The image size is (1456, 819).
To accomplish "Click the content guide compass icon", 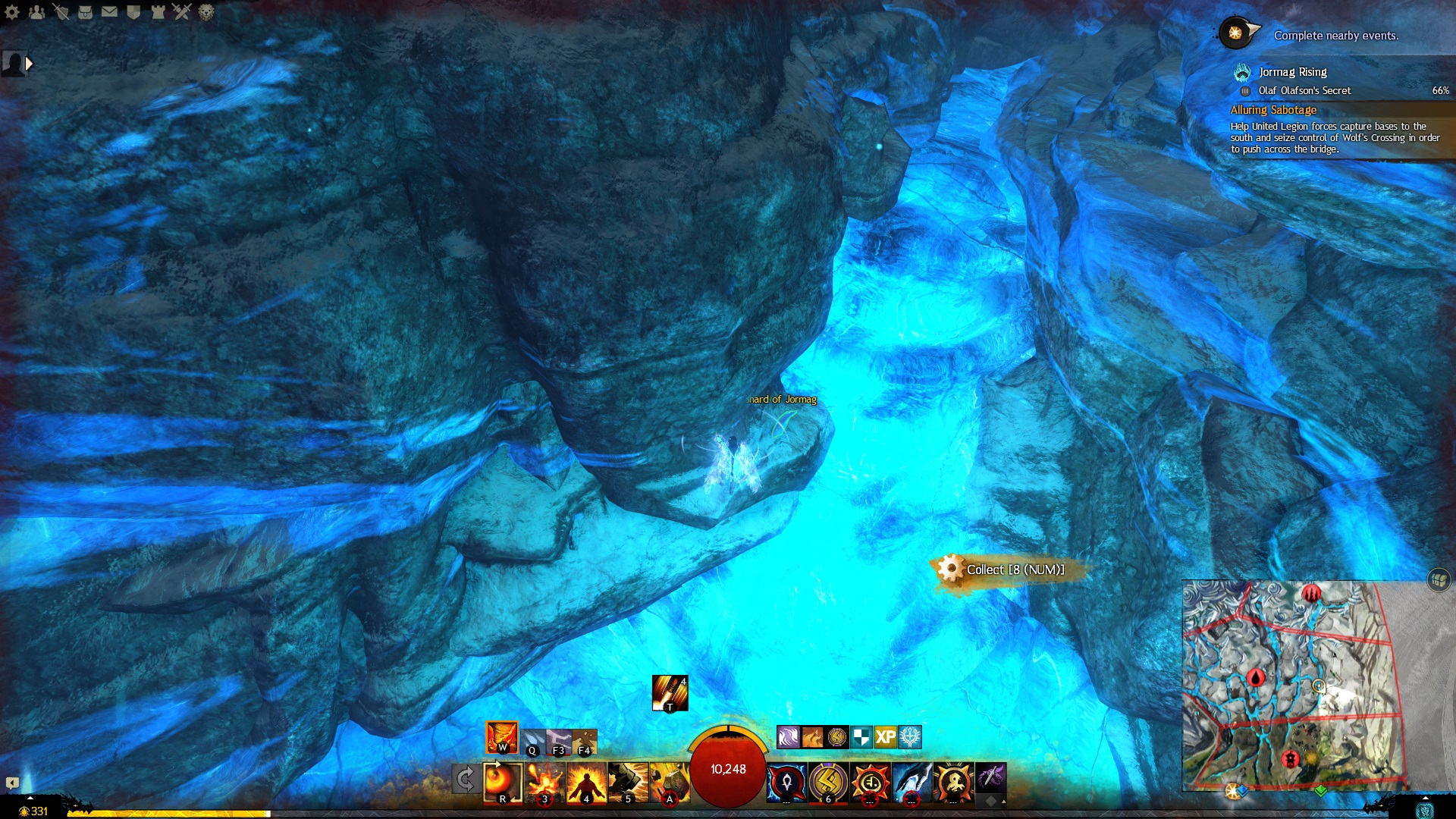I will (1236, 33).
